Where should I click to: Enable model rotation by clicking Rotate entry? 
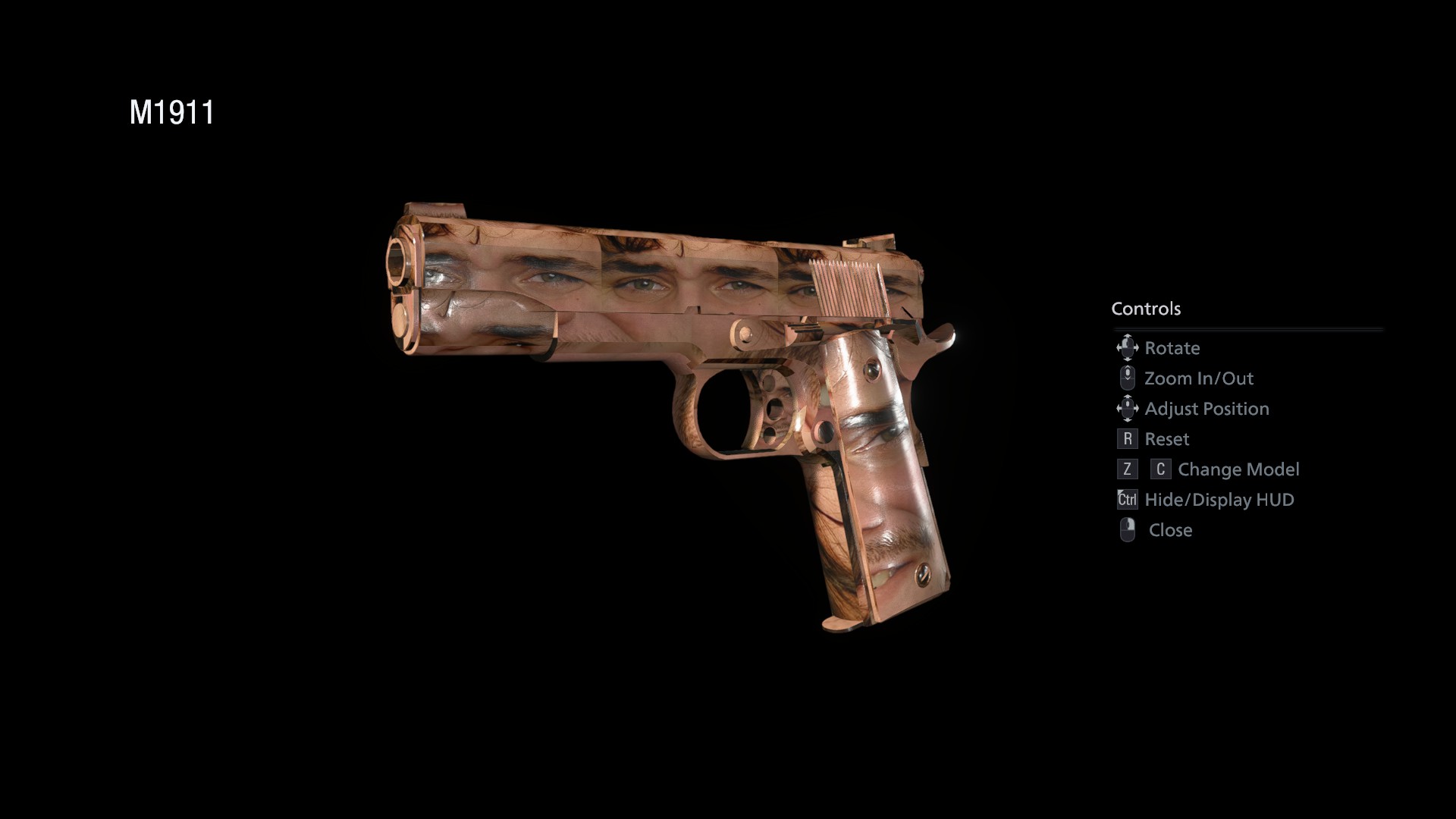[x=1172, y=348]
